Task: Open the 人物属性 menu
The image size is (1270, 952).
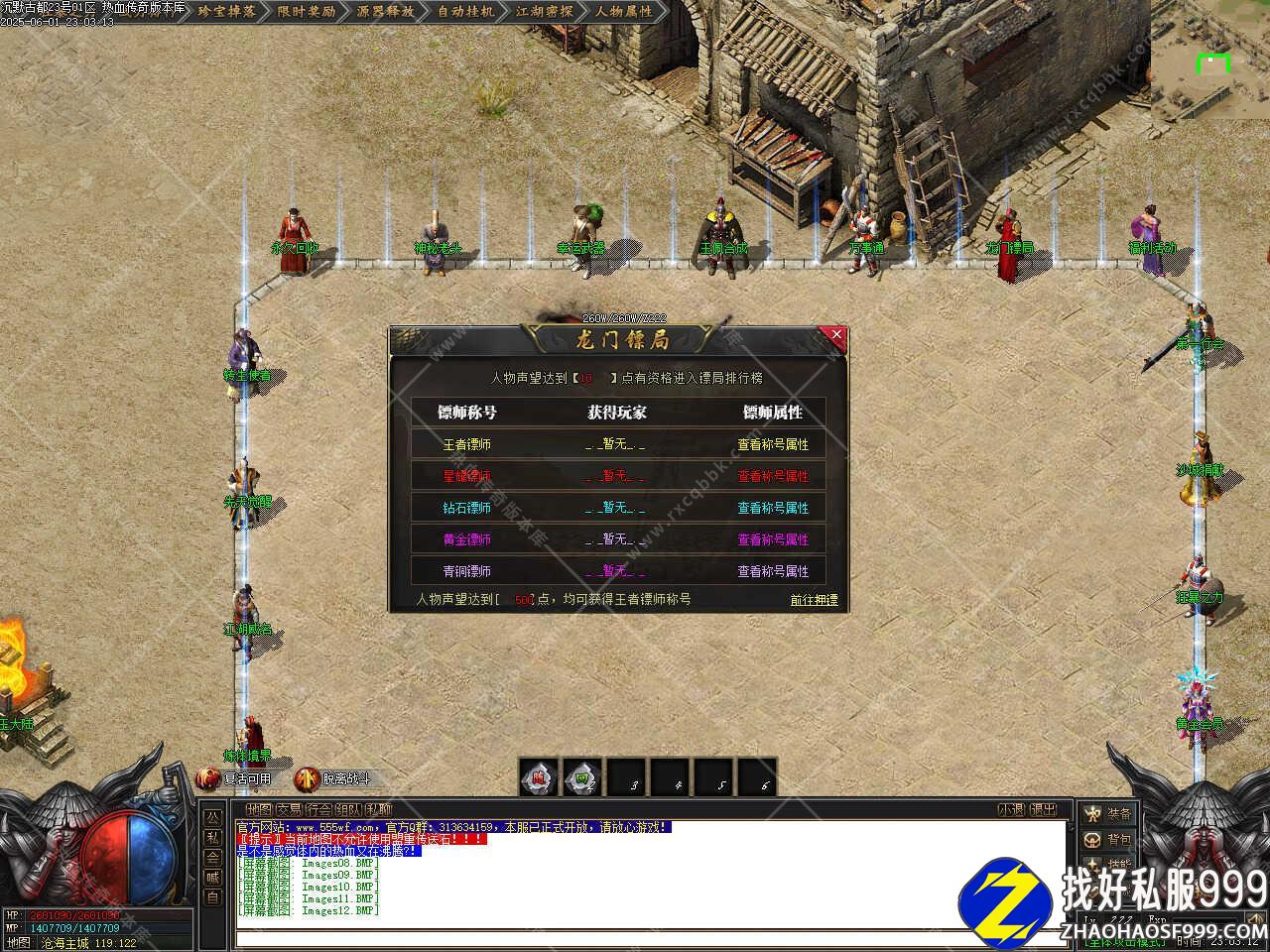Action: coord(624,12)
